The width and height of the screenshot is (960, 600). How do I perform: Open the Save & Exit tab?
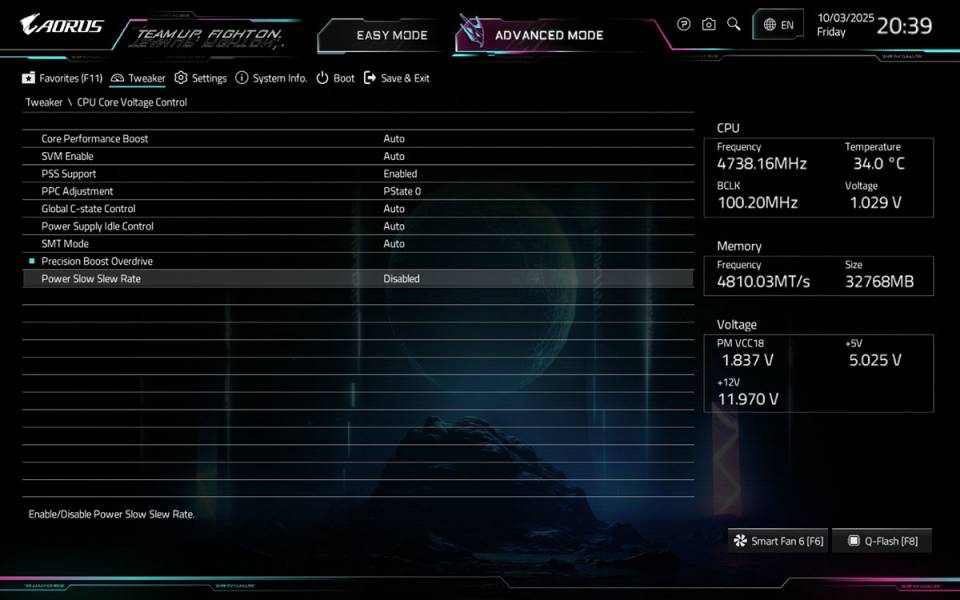(x=396, y=78)
